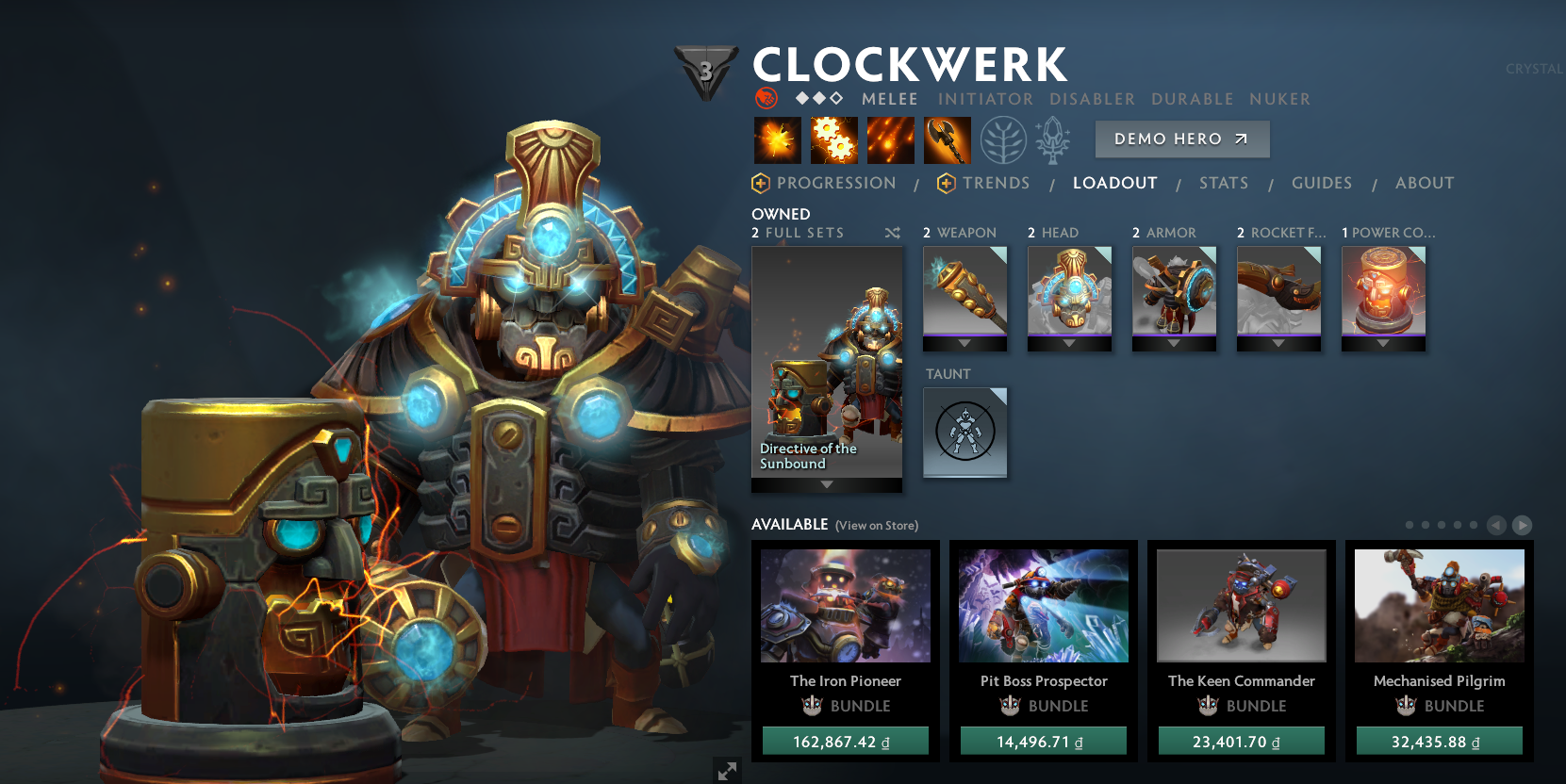Select the hero attribute icon beside the diamonds
The width and height of the screenshot is (1566, 784).
point(766,98)
